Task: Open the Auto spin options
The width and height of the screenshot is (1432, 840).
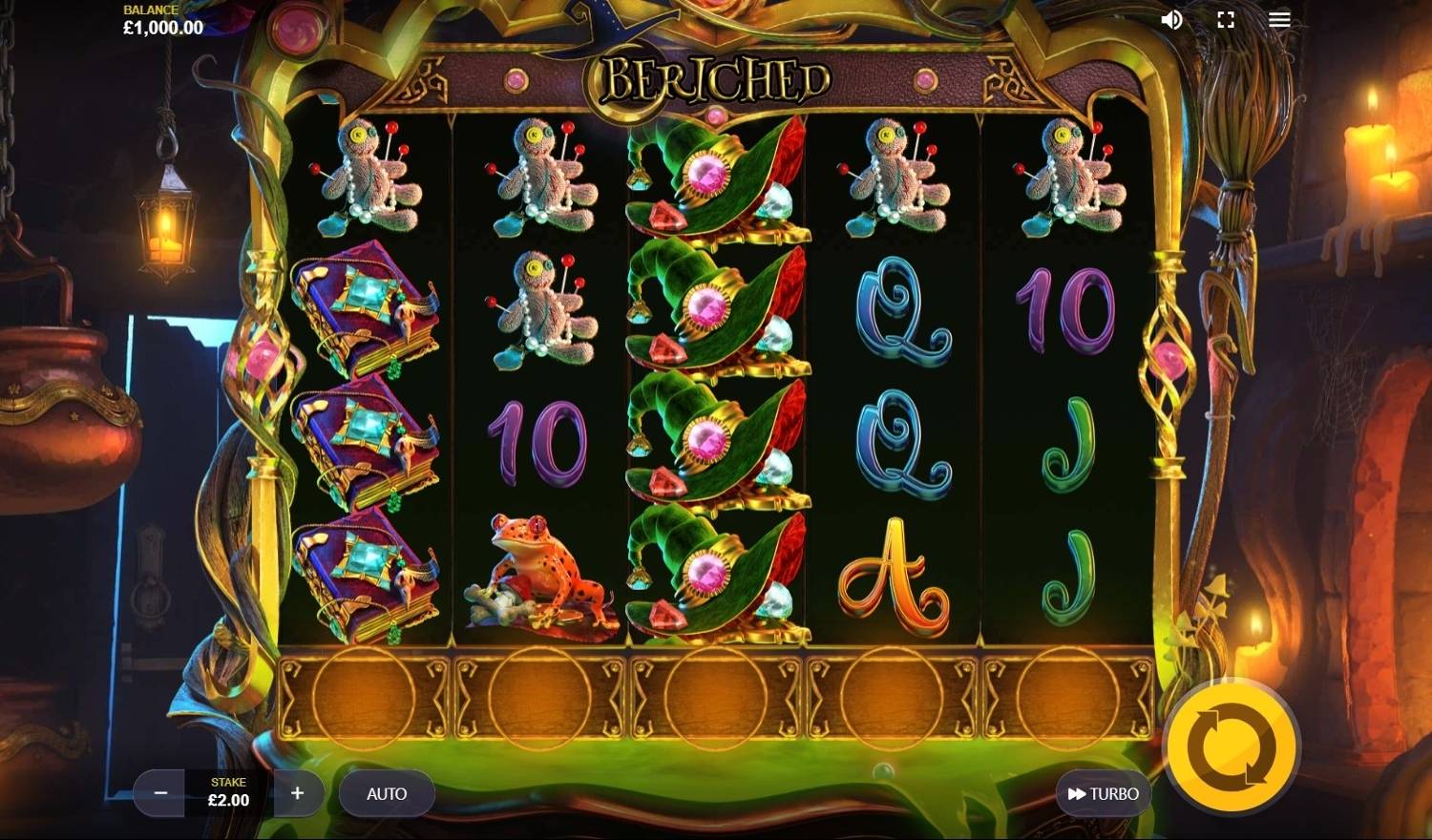Action: click(x=387, y=793)
